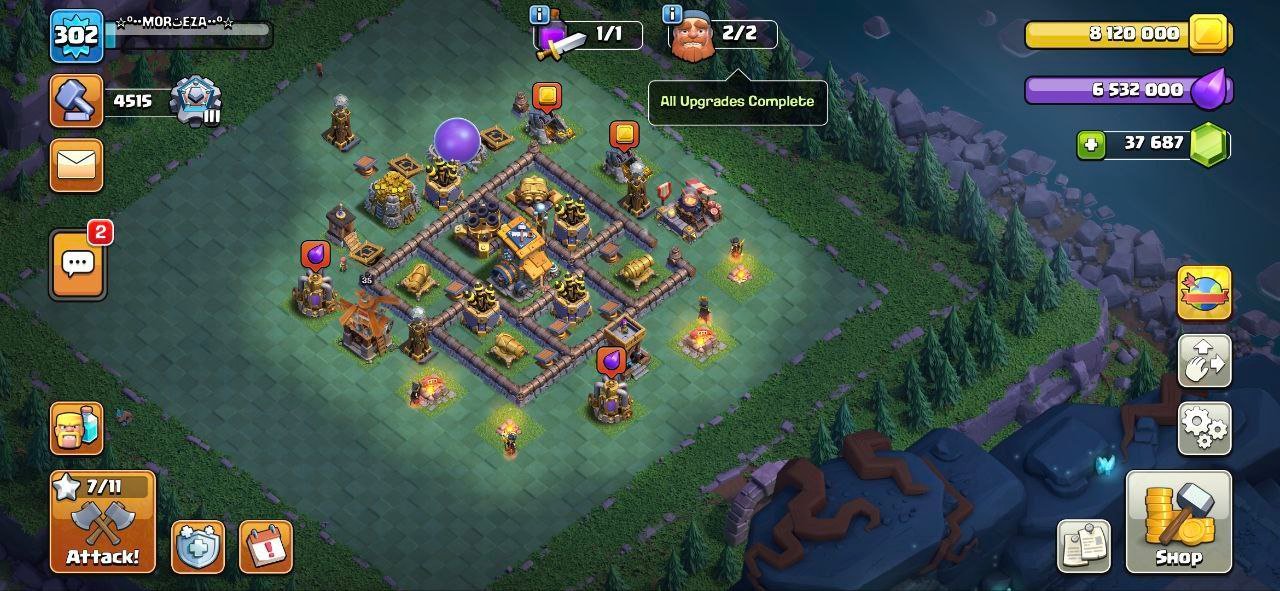Open the mail envelope inbox
This screenshot has width=1280, height=591.
point(76,165)
